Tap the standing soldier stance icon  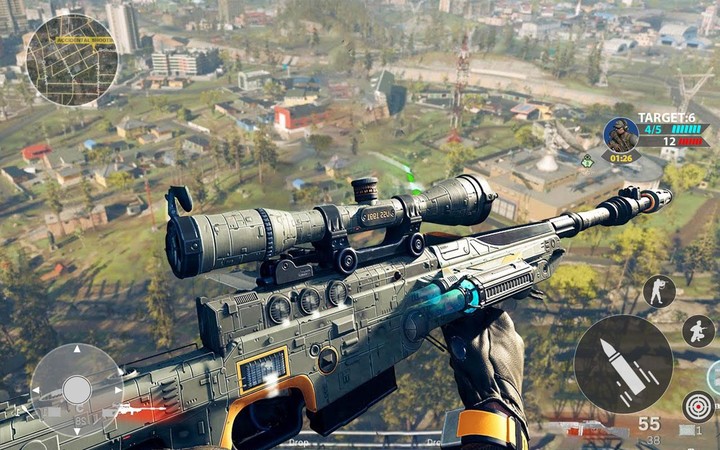pyautogui.click(x=658, y=291)
